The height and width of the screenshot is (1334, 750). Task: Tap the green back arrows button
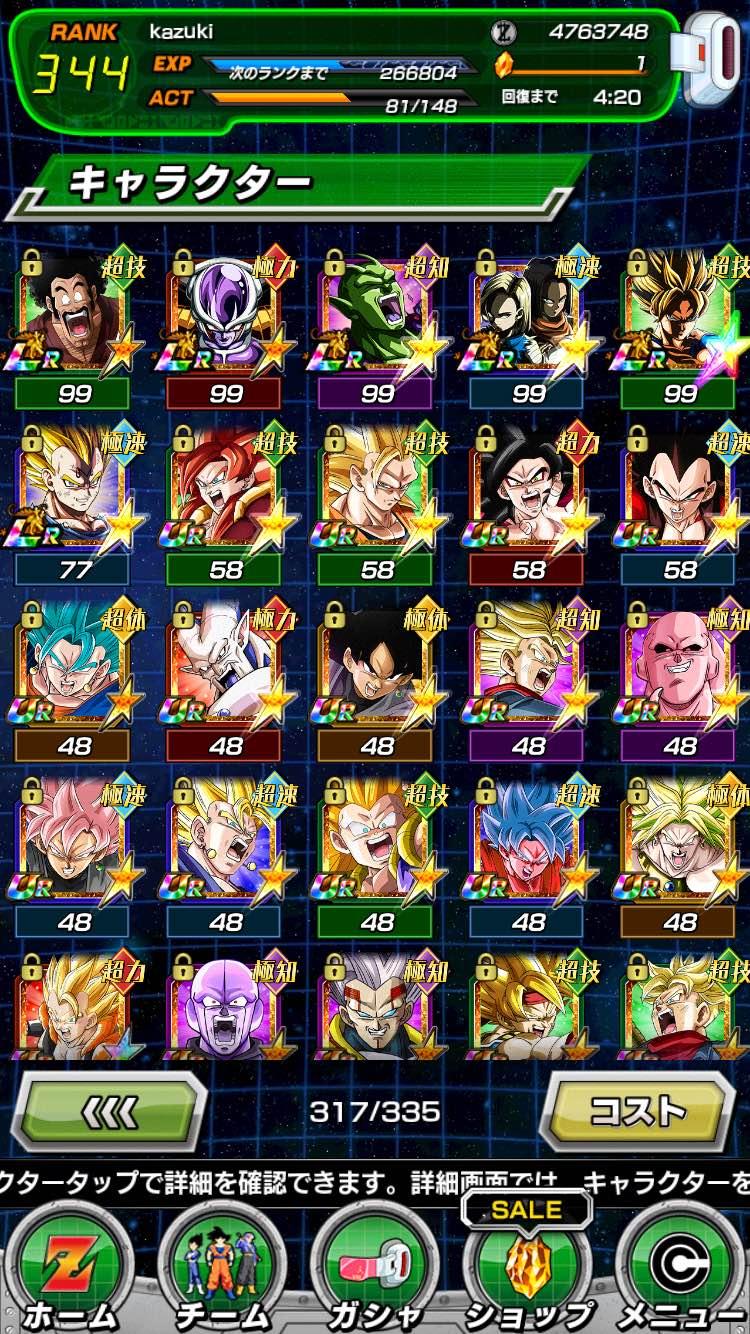108,1111
